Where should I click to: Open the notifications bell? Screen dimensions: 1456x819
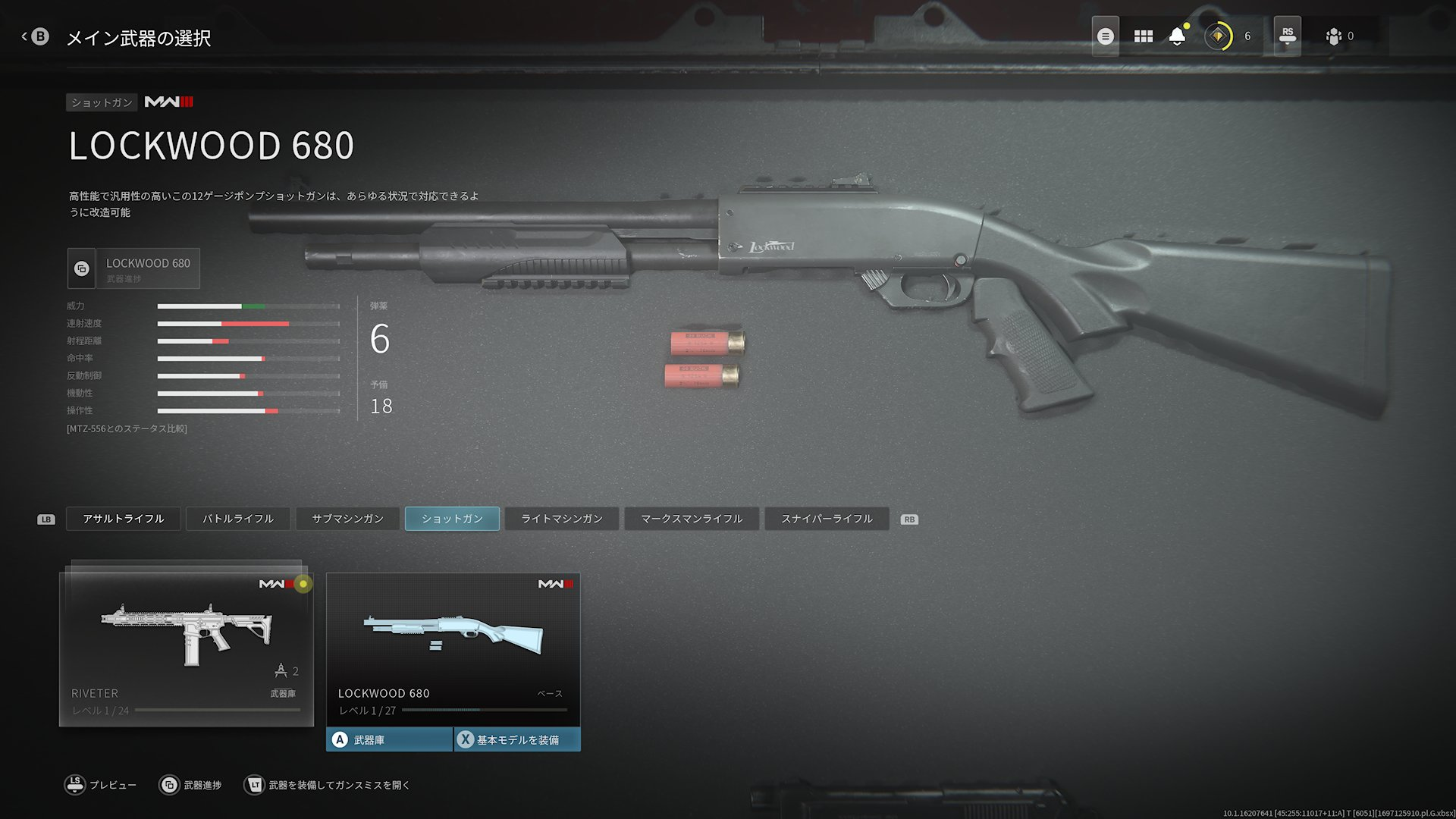coord(1177,36)
